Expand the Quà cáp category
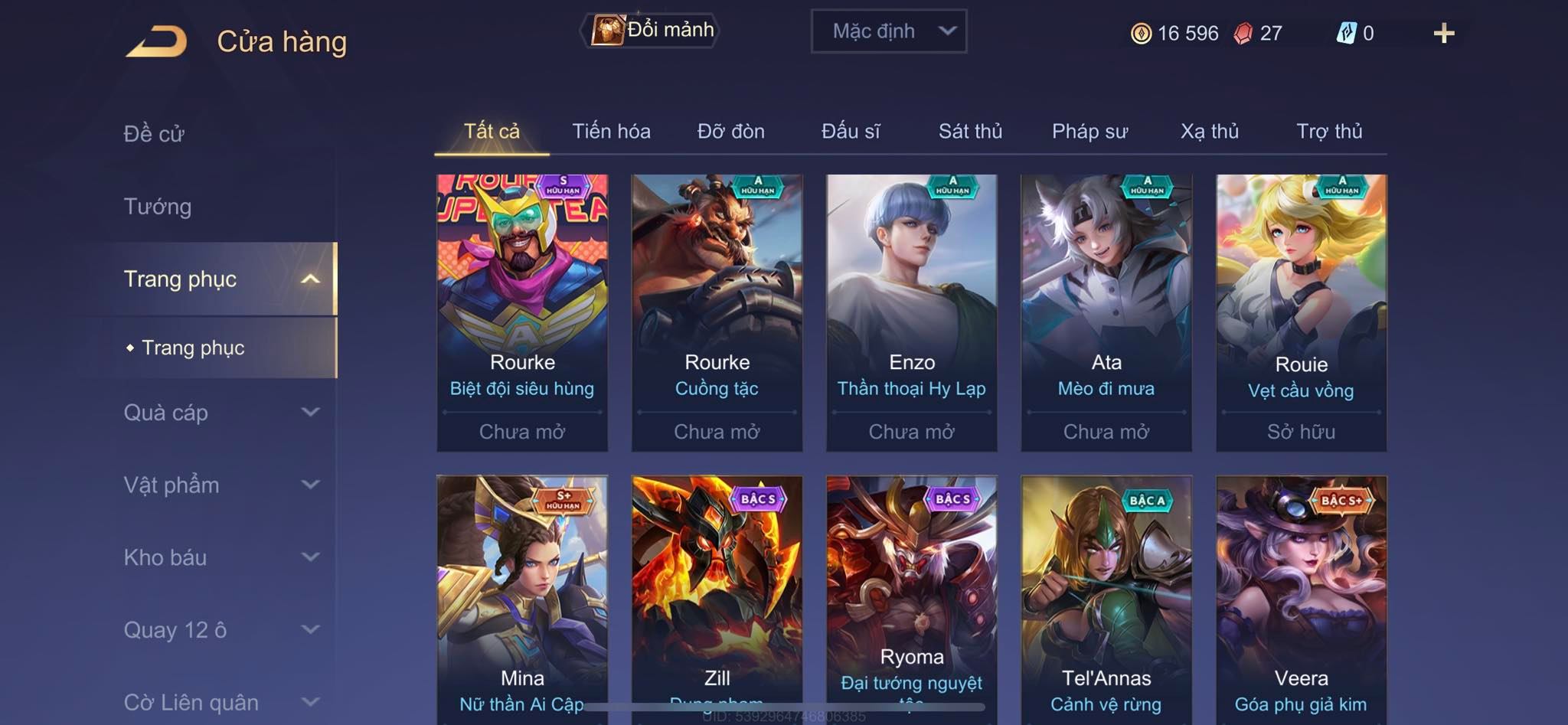The width and height of the screenshot is (1568, 725). [x=220, y=413]
